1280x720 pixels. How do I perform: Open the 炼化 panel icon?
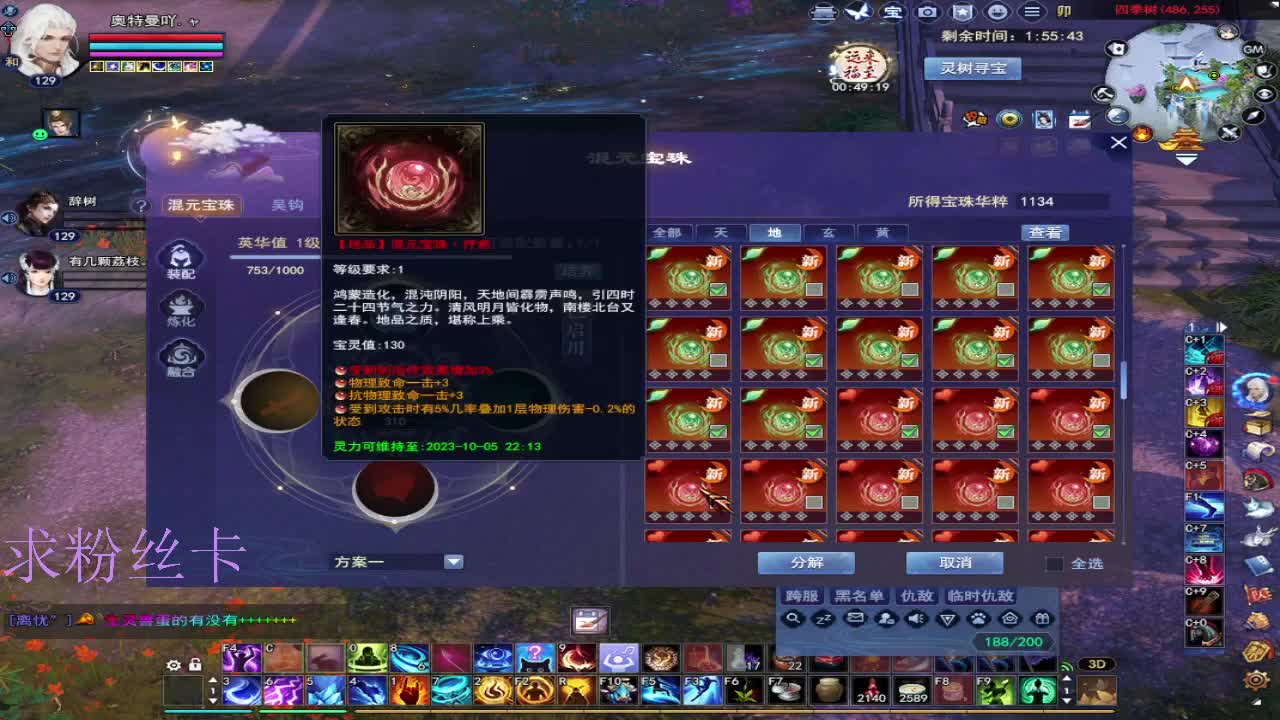pos(180,313)
